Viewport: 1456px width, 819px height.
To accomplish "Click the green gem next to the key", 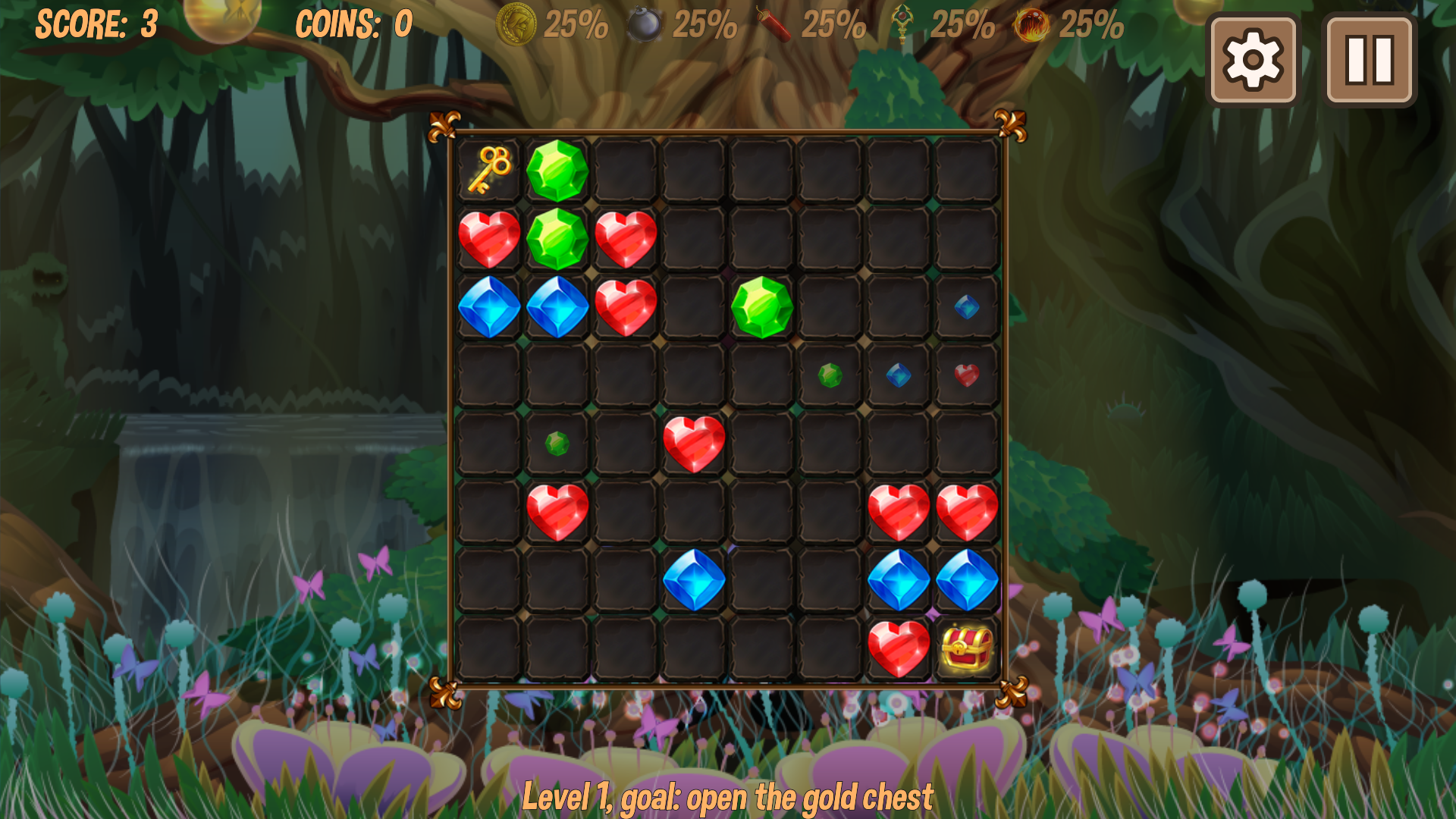I will (559, 168).
